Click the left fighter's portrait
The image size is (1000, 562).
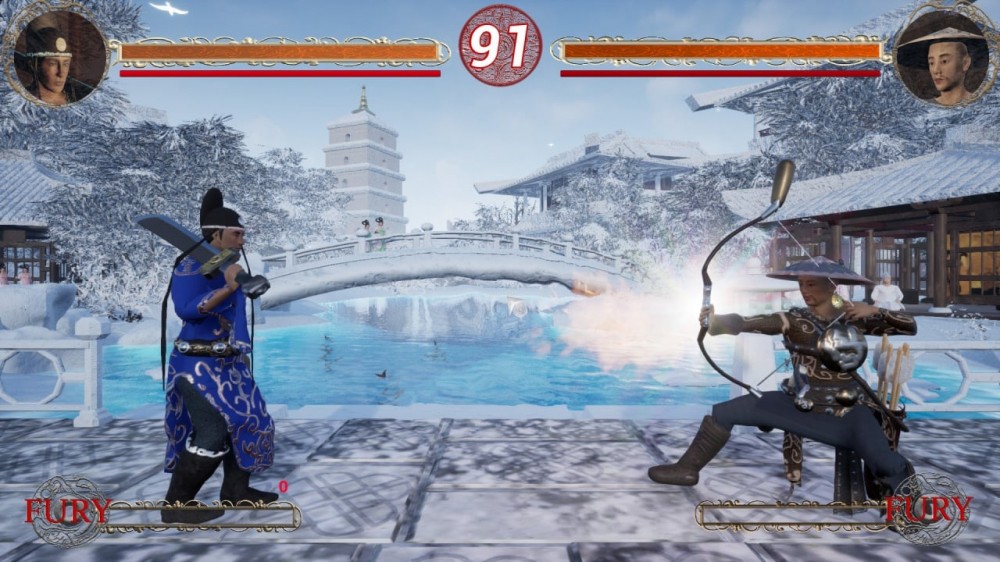58,56
